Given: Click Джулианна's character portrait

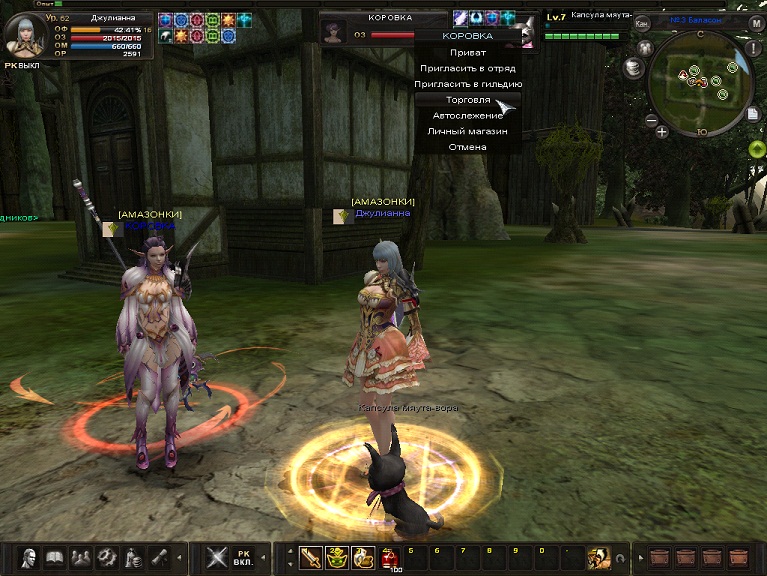Looking at the screenshot, I should click(24, 34).
